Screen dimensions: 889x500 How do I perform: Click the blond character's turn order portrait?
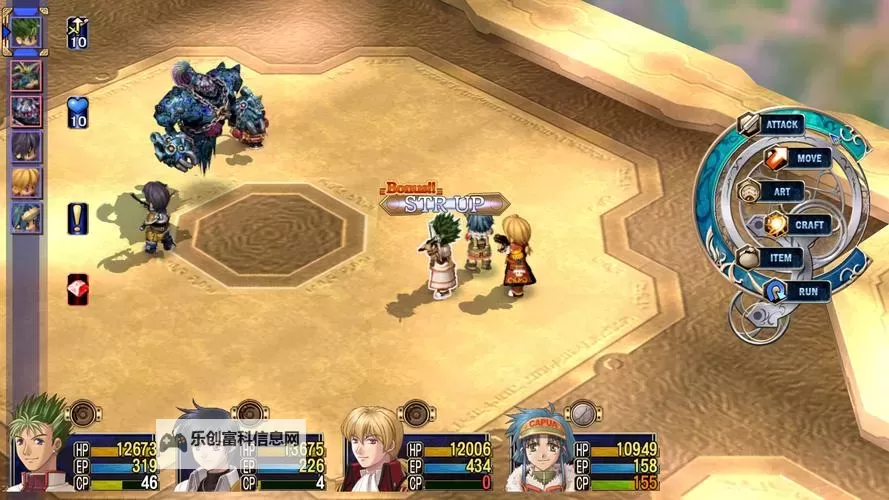pyautogui.click(x=26, y=182)
